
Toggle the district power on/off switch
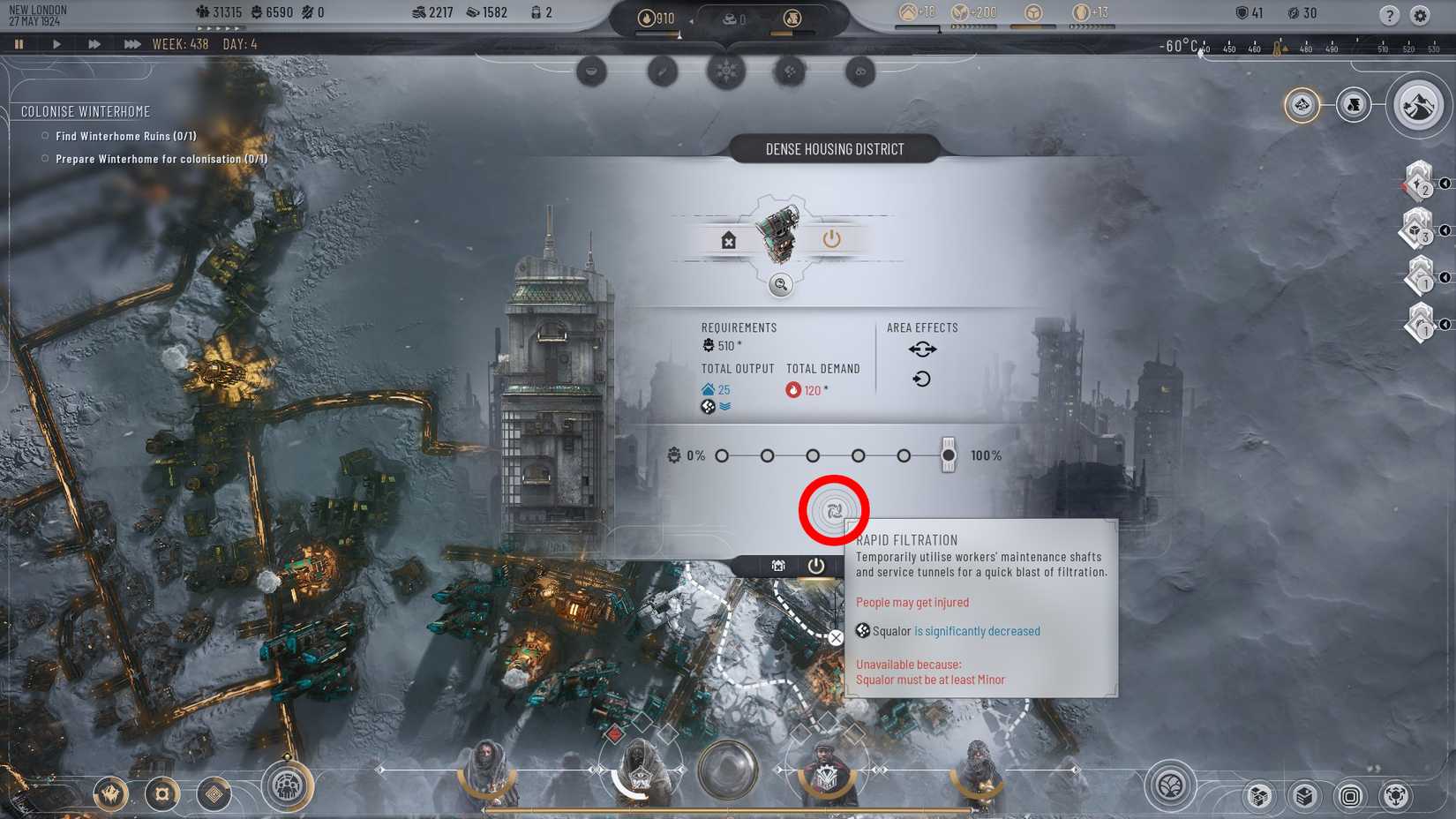pyautogui.click(x=829, y=237)
